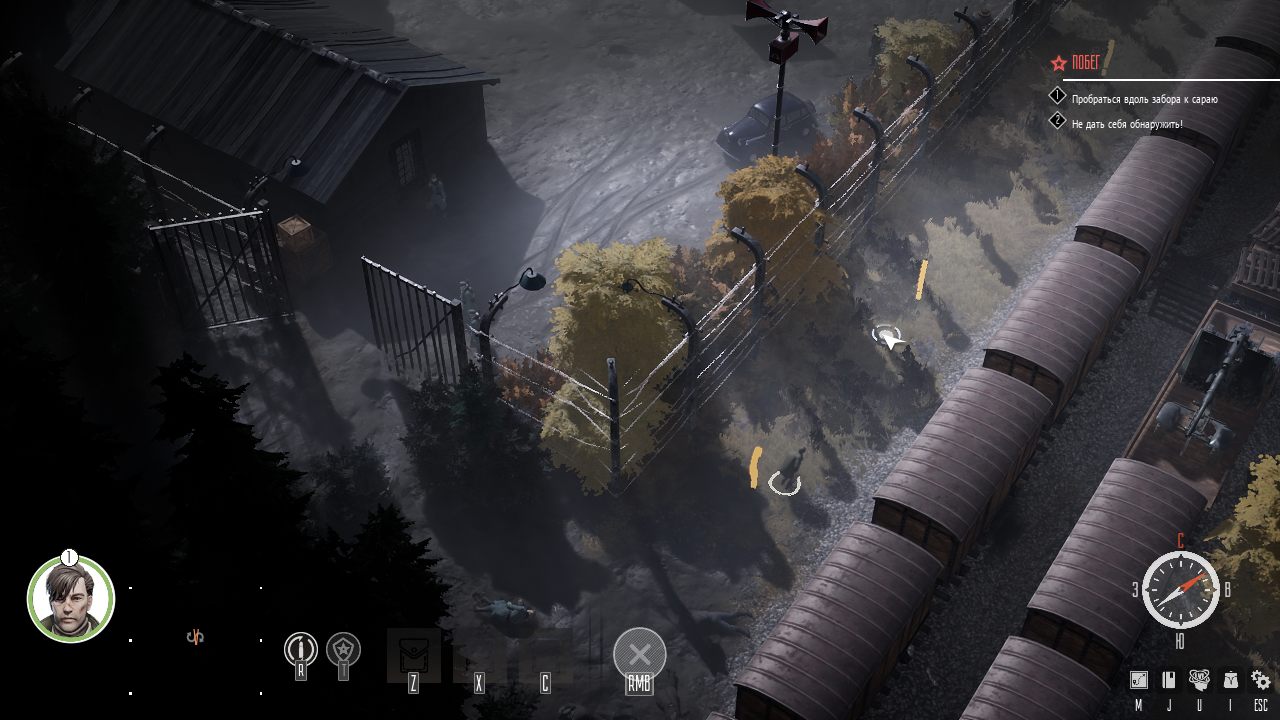Open the skills head icon

1200,680
